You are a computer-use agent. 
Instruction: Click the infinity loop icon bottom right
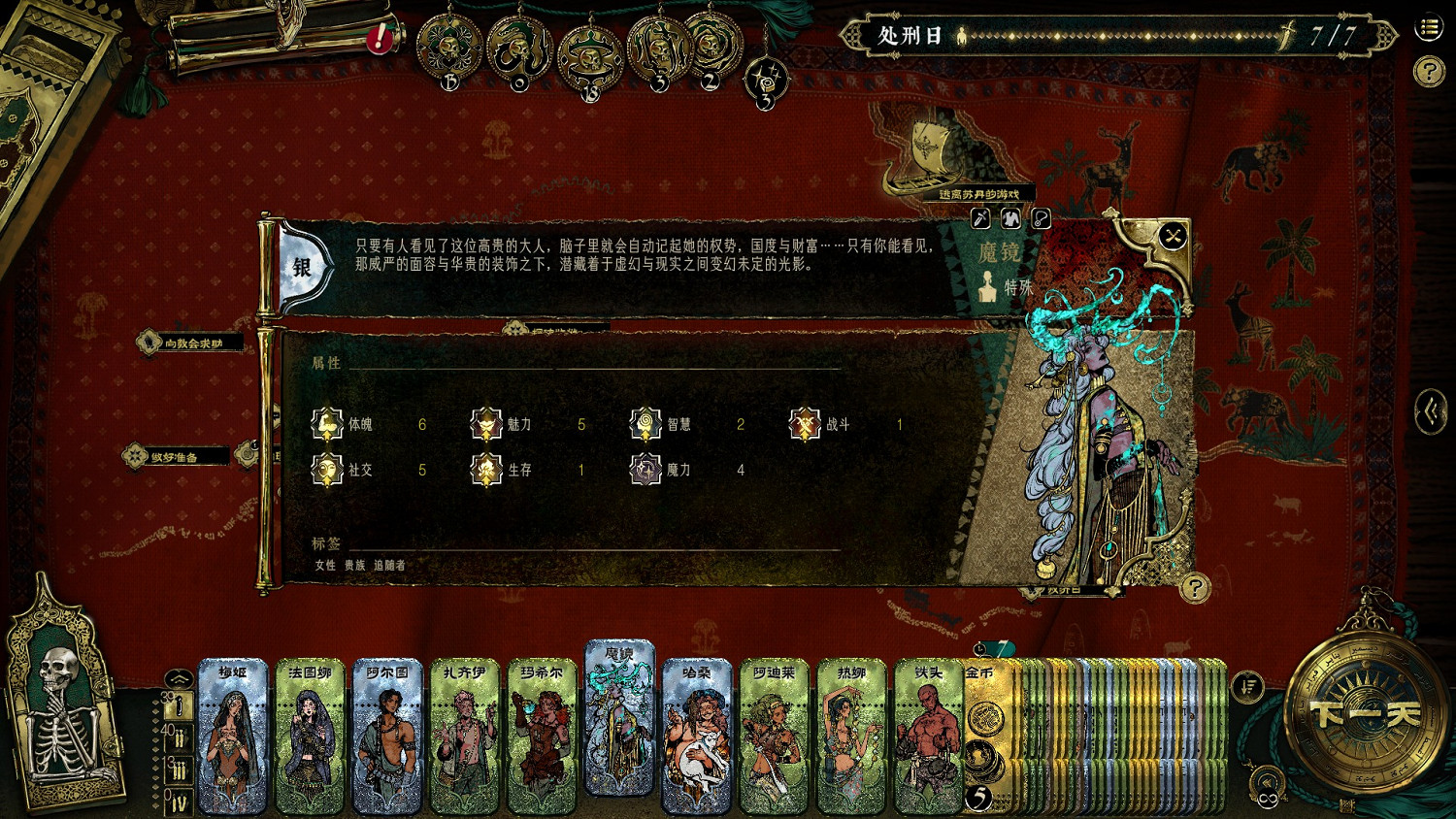(x=1270, y=799)
